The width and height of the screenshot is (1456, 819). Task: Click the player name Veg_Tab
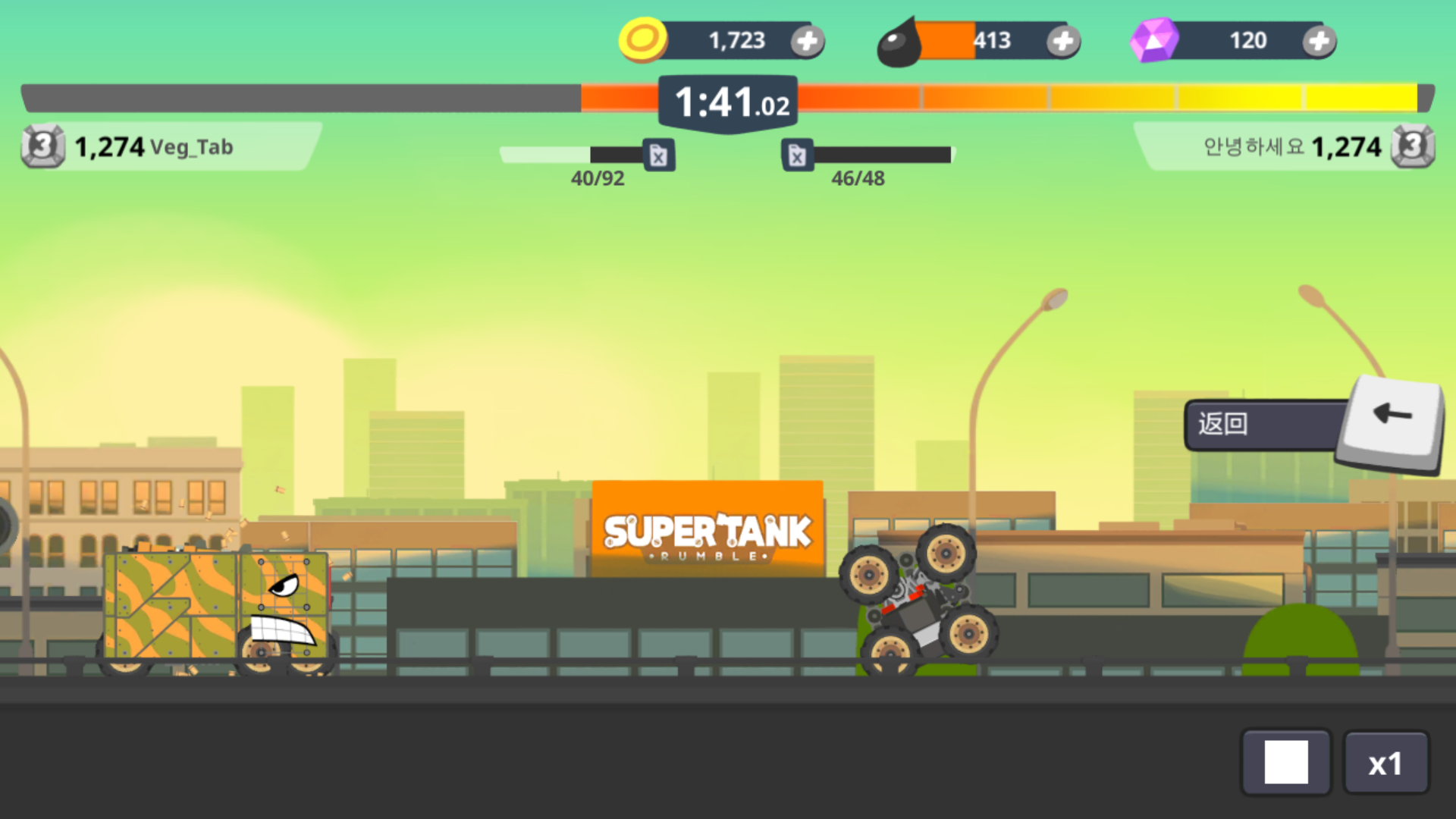tap(192, 148)
